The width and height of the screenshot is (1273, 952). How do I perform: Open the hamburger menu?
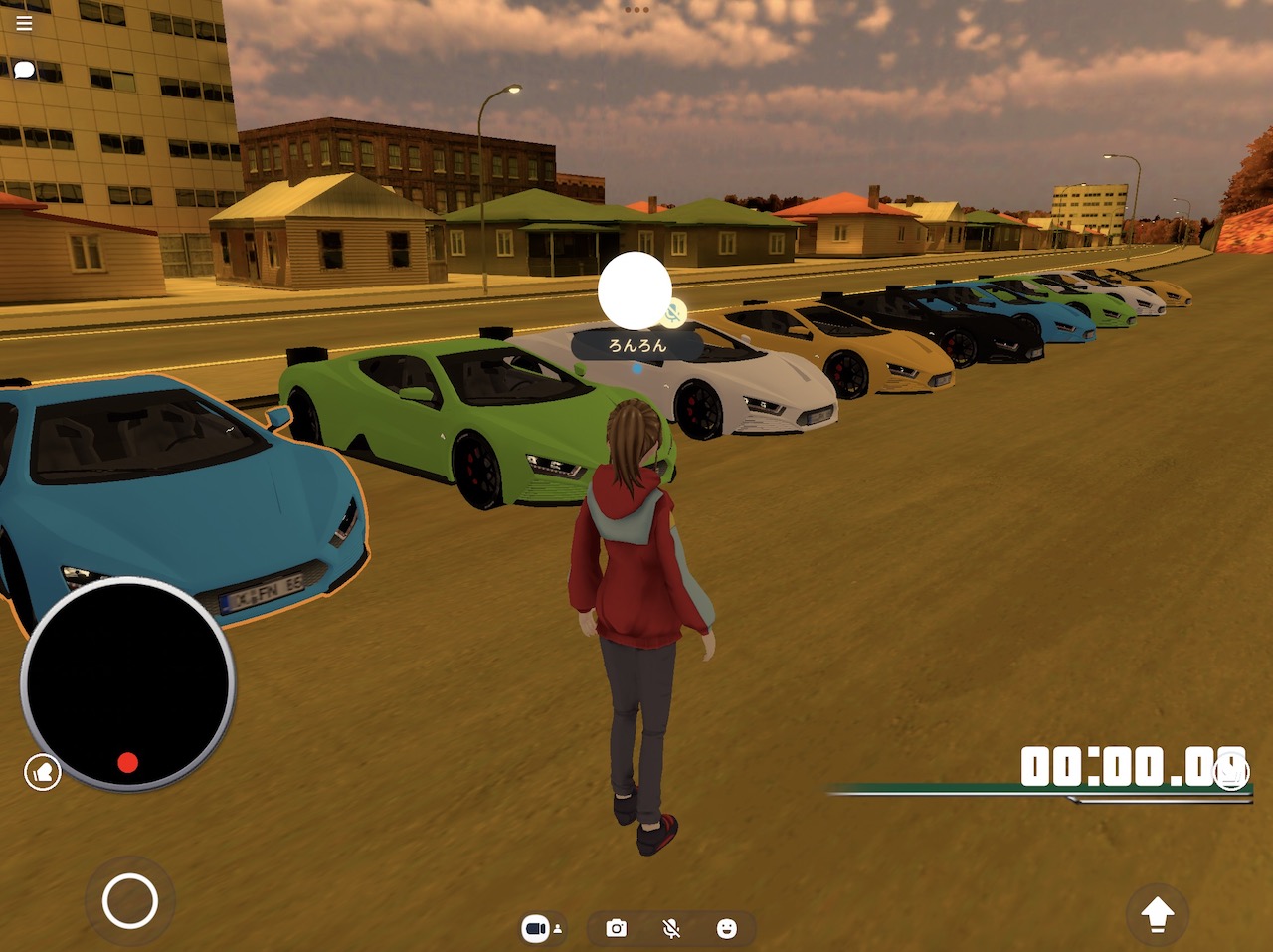[24, 22]
